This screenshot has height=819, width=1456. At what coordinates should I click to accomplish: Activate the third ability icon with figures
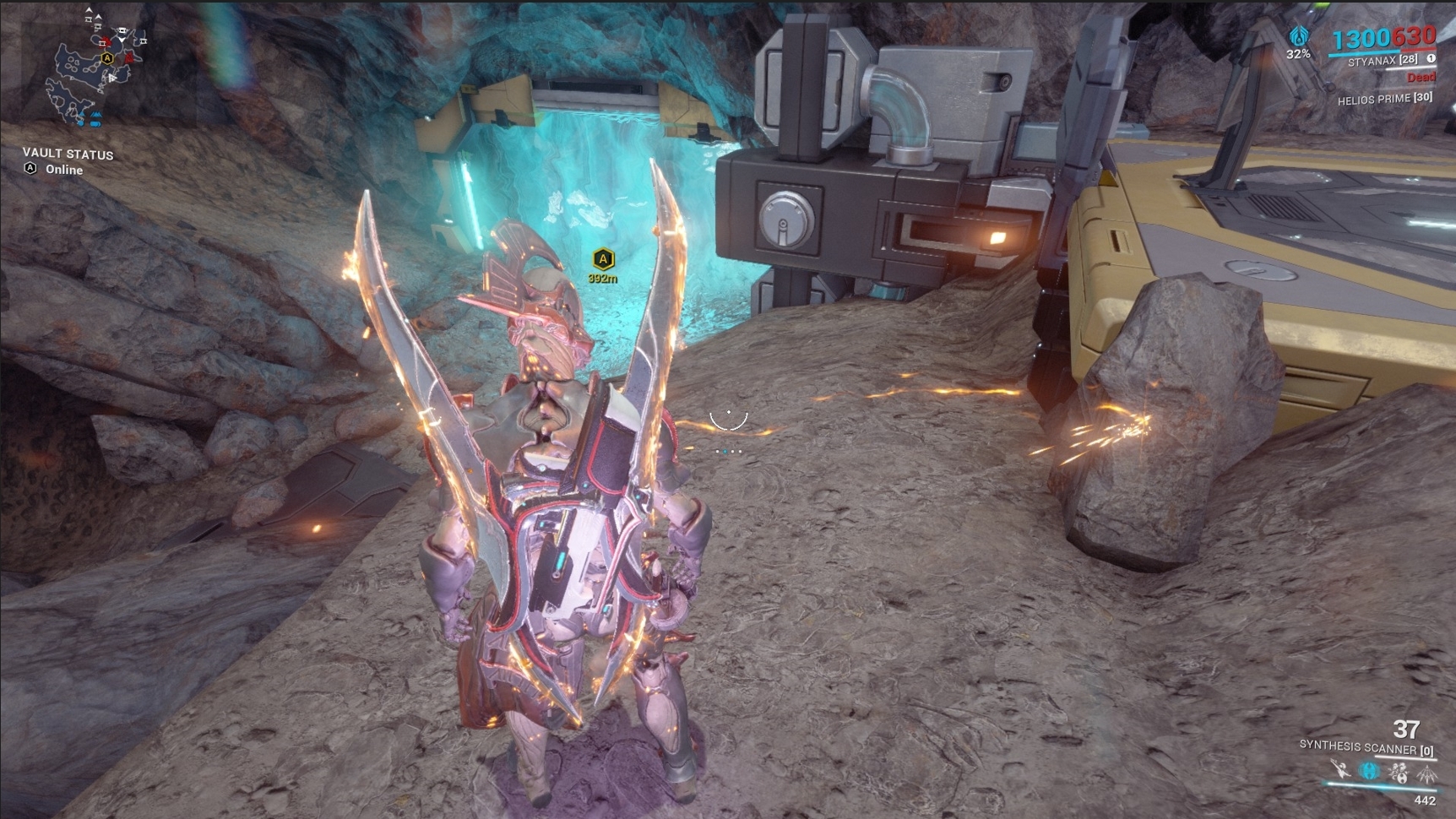(1398, 772)
